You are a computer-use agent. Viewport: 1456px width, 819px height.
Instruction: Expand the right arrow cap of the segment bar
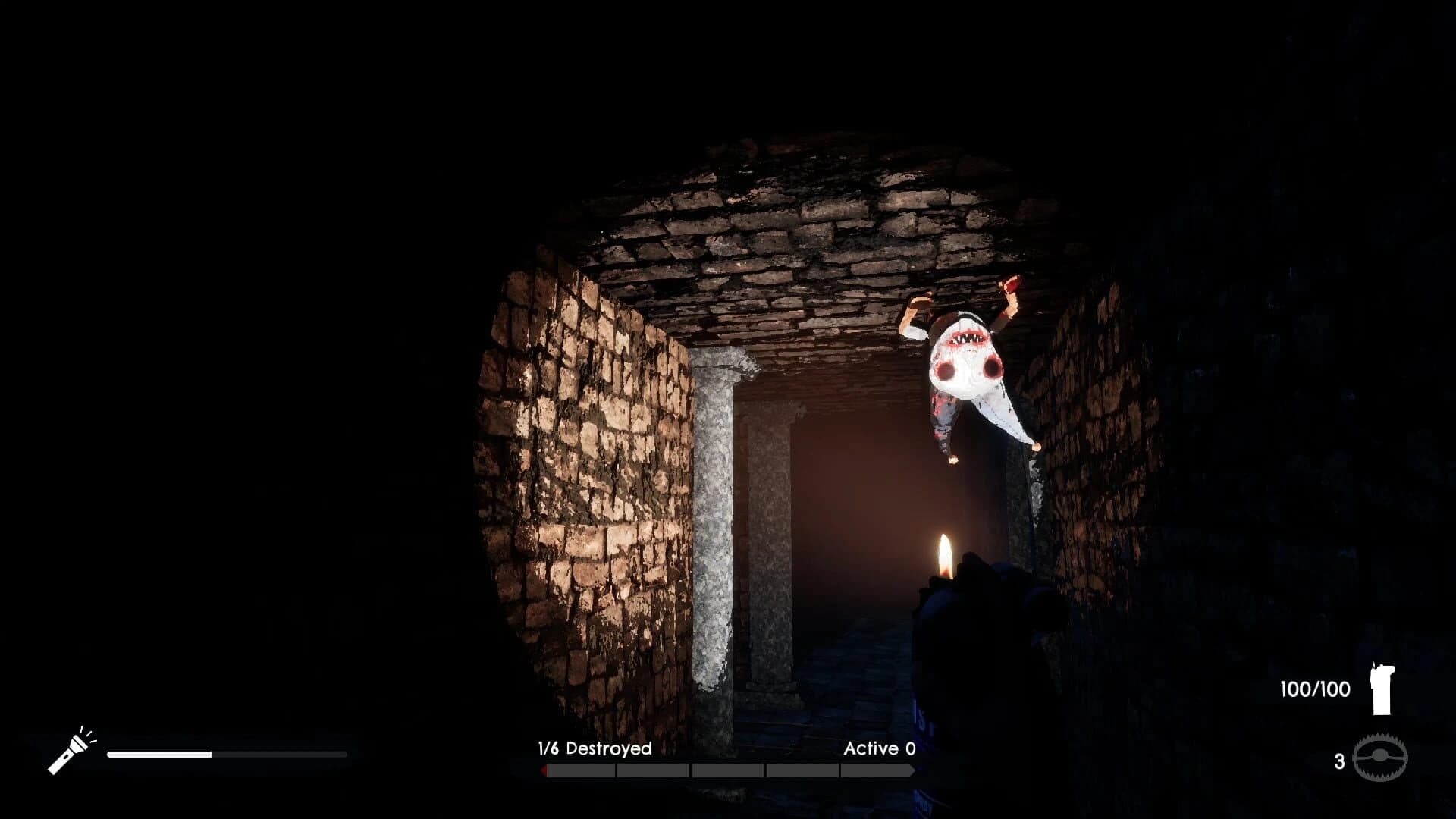coord(913,769)
